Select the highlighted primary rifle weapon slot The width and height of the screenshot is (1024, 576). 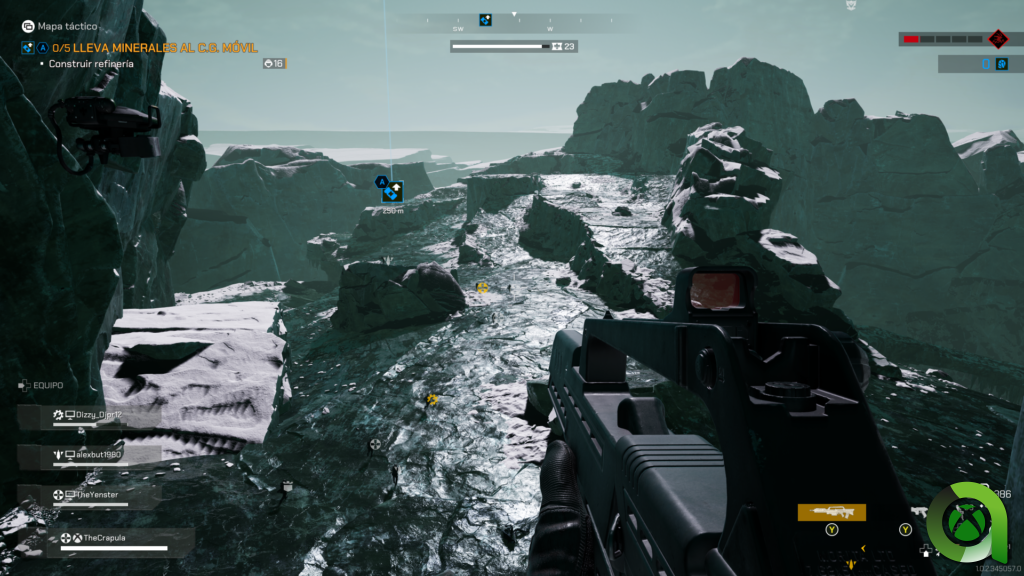pyautogui.click(x=831, y=512)
